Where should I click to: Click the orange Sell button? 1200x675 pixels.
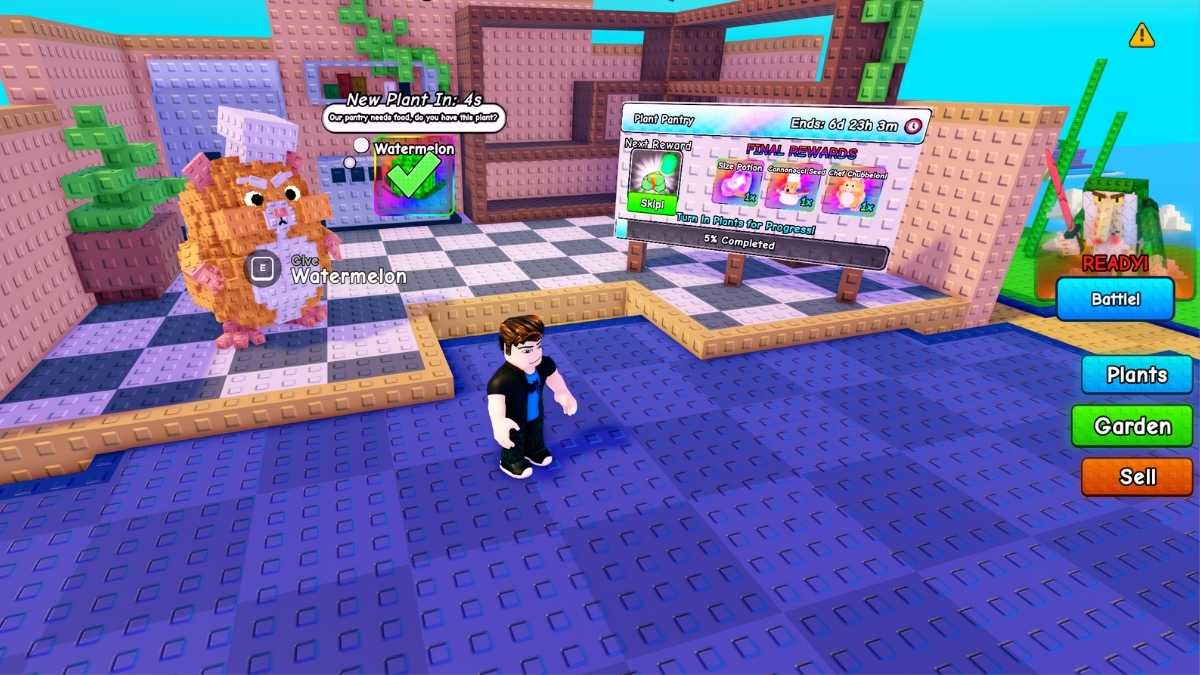pyautogui.click(x=1137, y=477)
